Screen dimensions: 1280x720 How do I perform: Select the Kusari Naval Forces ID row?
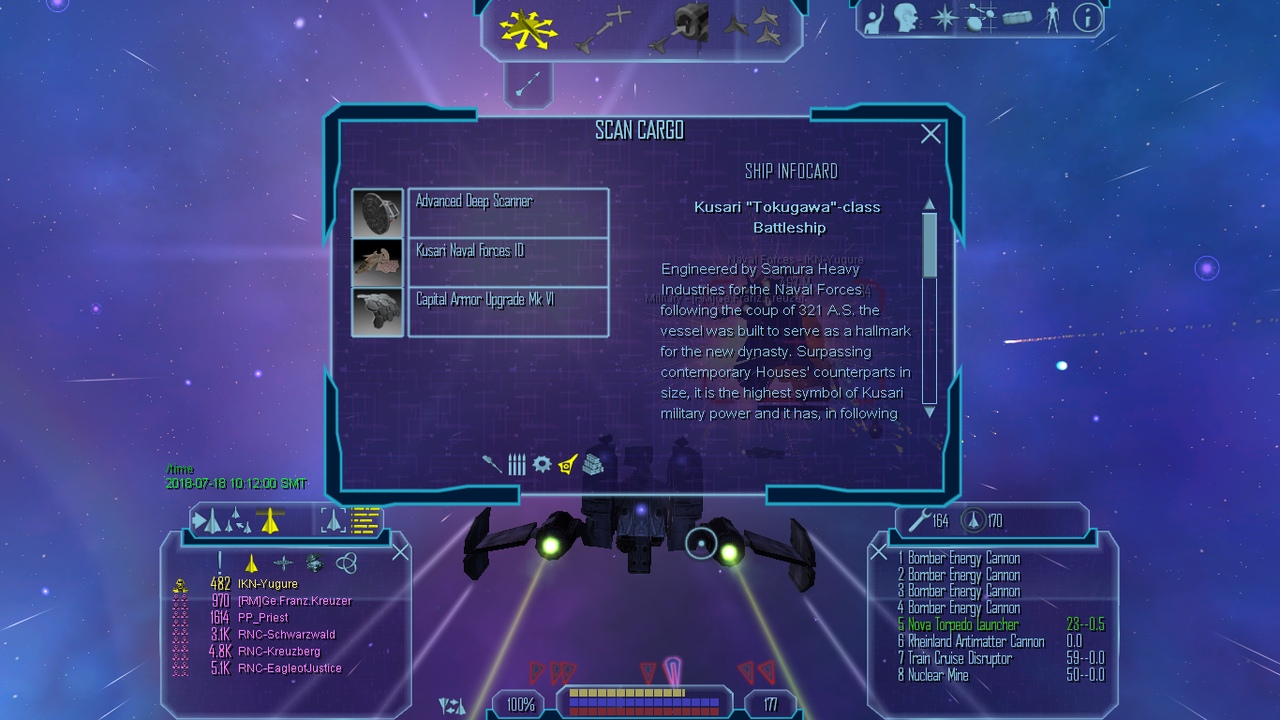[508, 262]
